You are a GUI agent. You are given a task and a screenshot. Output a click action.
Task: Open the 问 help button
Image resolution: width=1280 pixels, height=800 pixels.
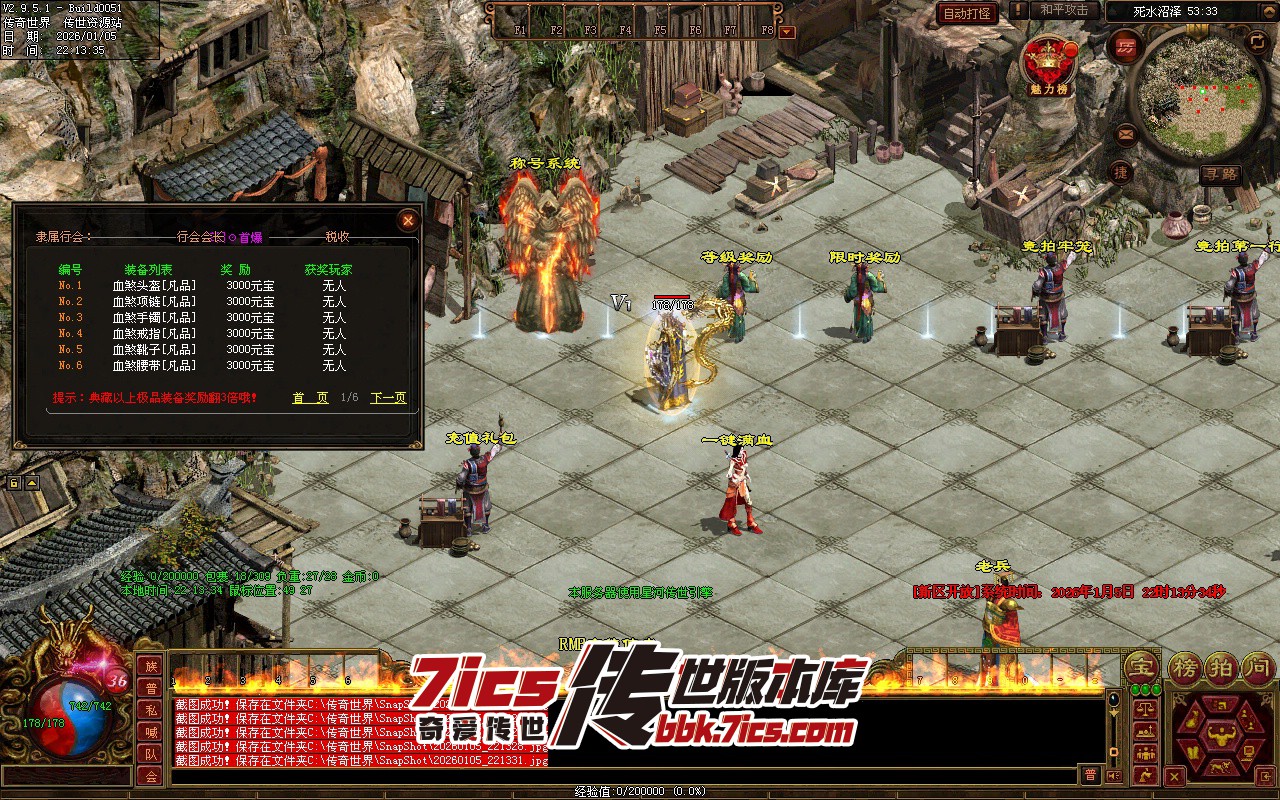point(1257,667)
